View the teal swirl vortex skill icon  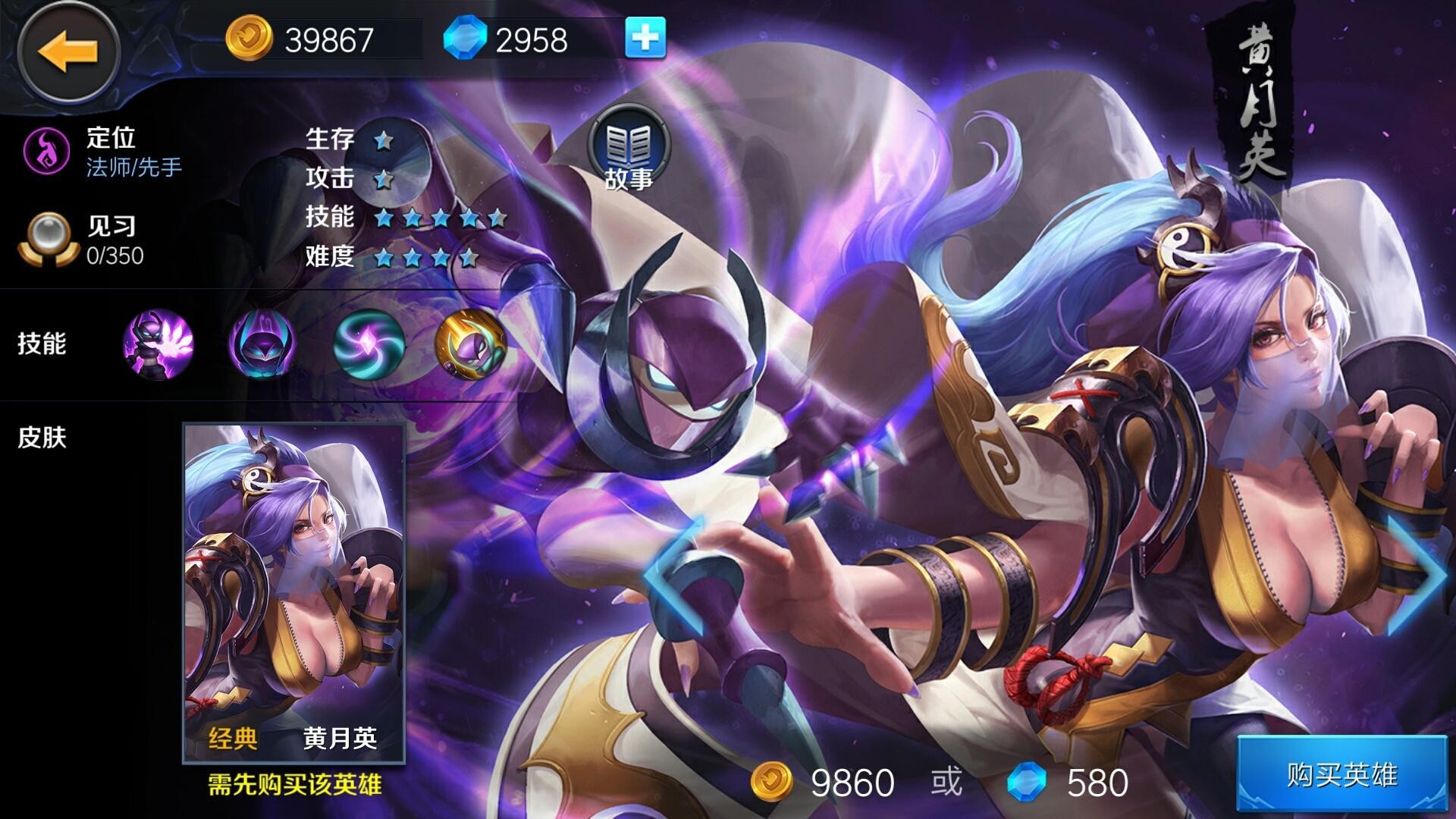pos(369,344)
